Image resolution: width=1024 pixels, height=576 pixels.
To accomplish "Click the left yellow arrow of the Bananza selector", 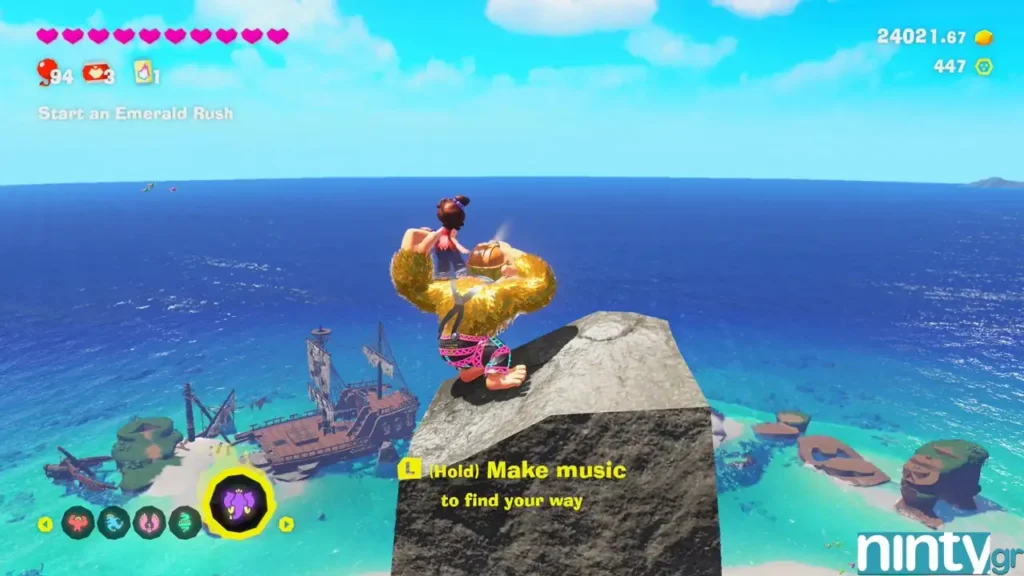I will [x=45, y=523].
